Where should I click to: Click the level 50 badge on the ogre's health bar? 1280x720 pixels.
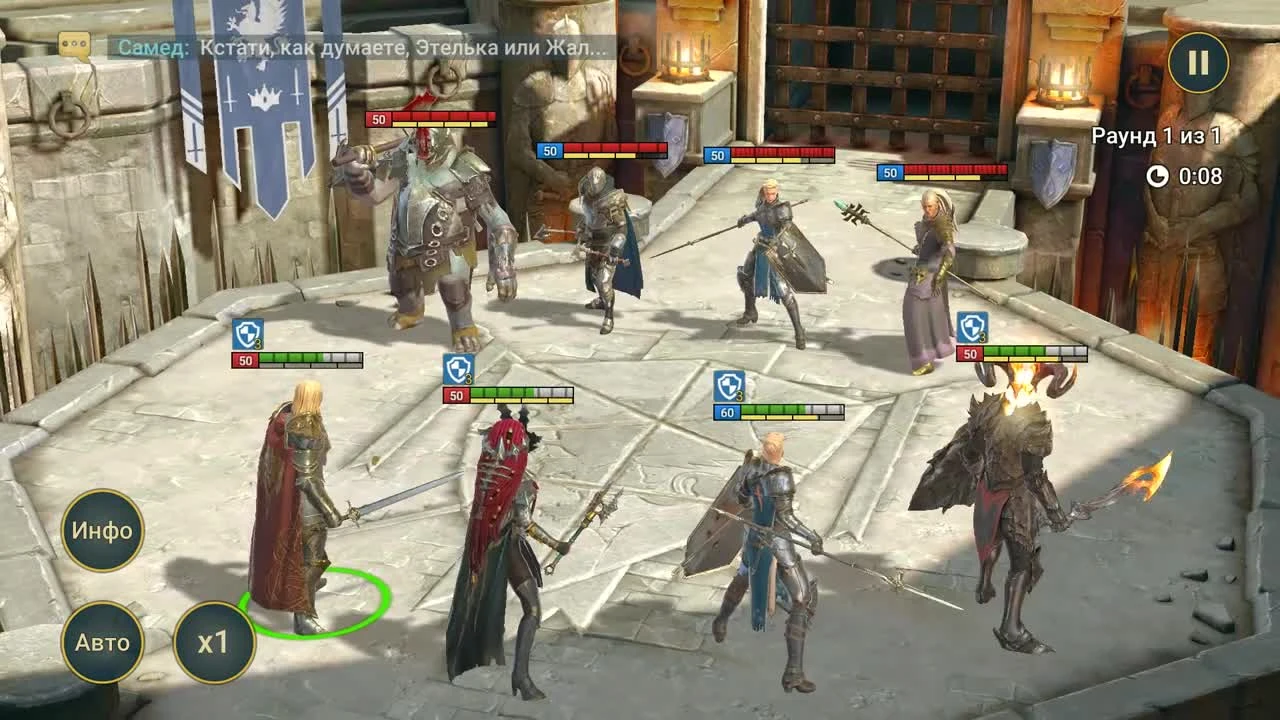[380, 121]
